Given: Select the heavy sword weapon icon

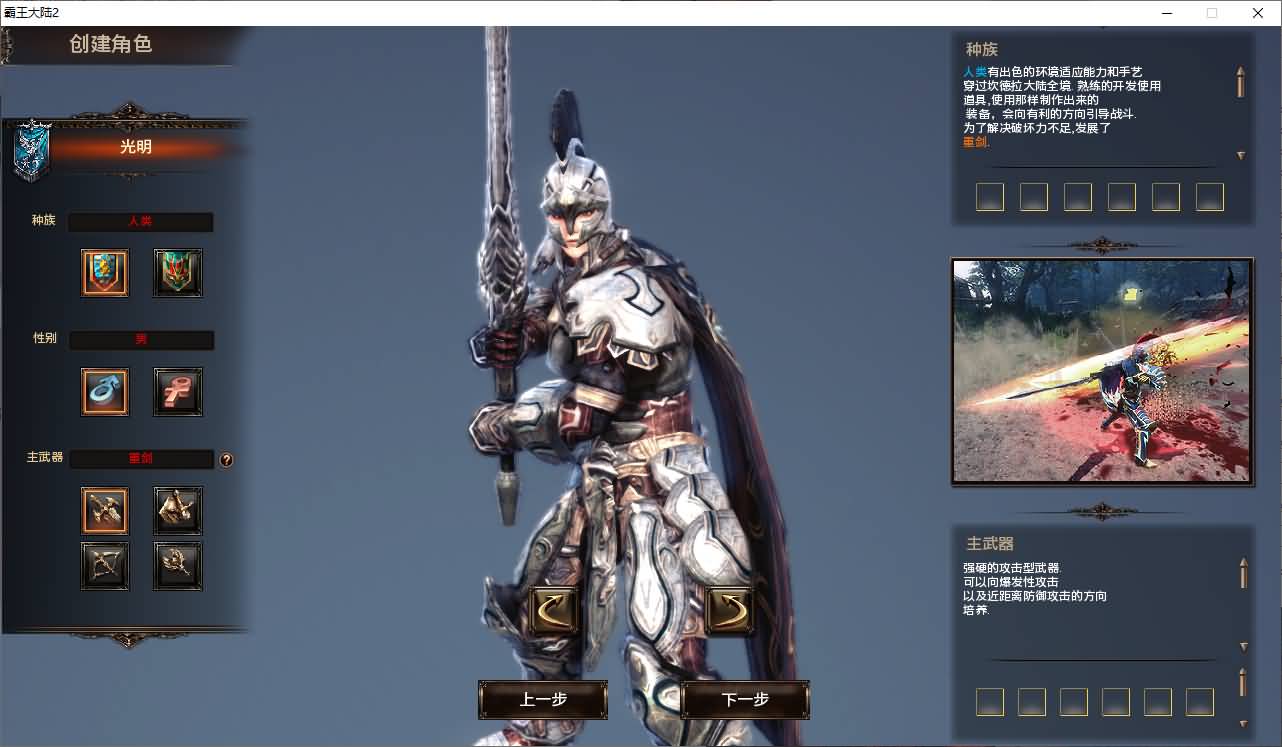Looking at the screenshot, I should [x=104, y=510].
